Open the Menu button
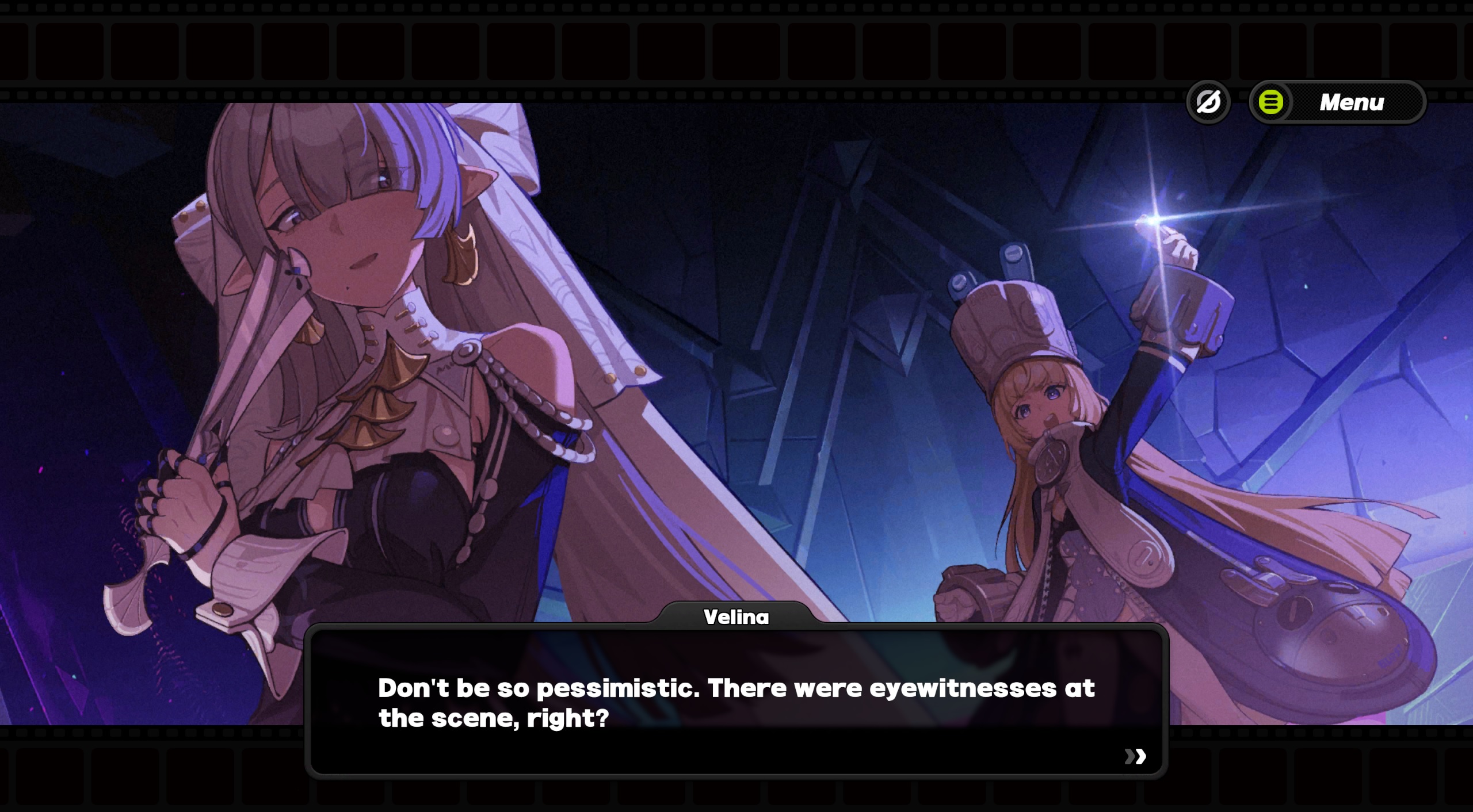Image resolution: width=1473 pixels, height=812 pixels. click(1337, 102)
